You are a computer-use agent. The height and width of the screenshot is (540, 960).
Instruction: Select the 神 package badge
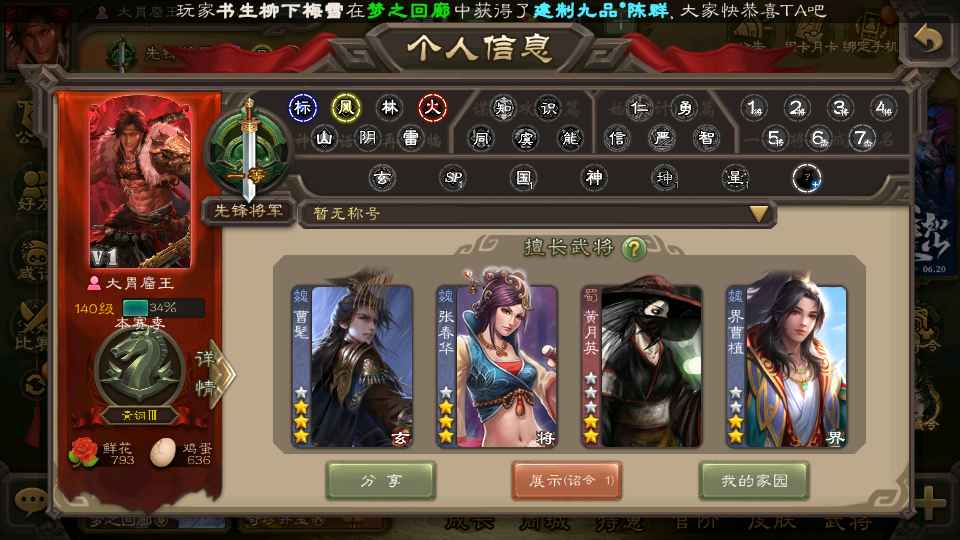[x=595, y=179]
